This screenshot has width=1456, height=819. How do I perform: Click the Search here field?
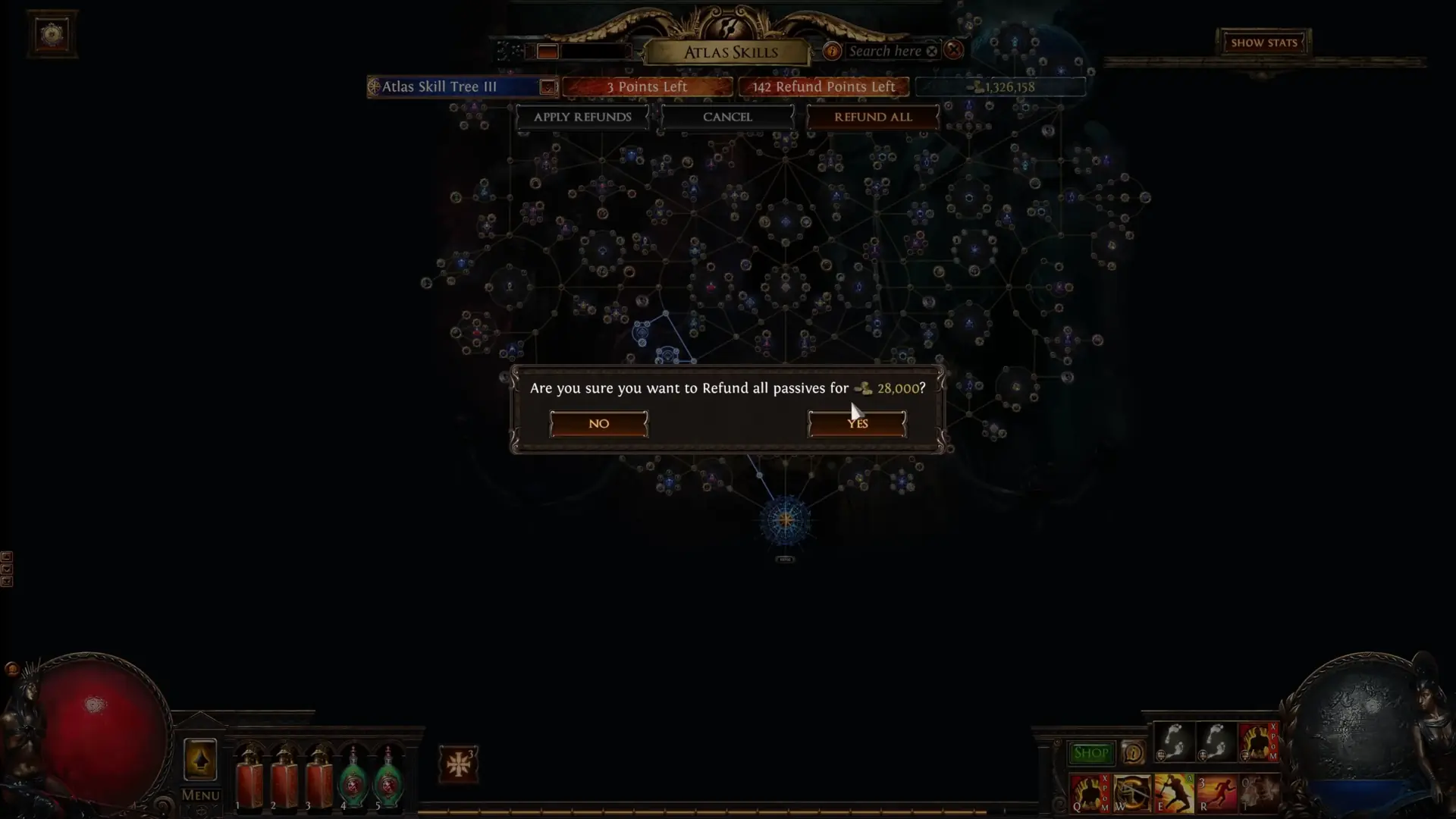(x=884, y=51)
